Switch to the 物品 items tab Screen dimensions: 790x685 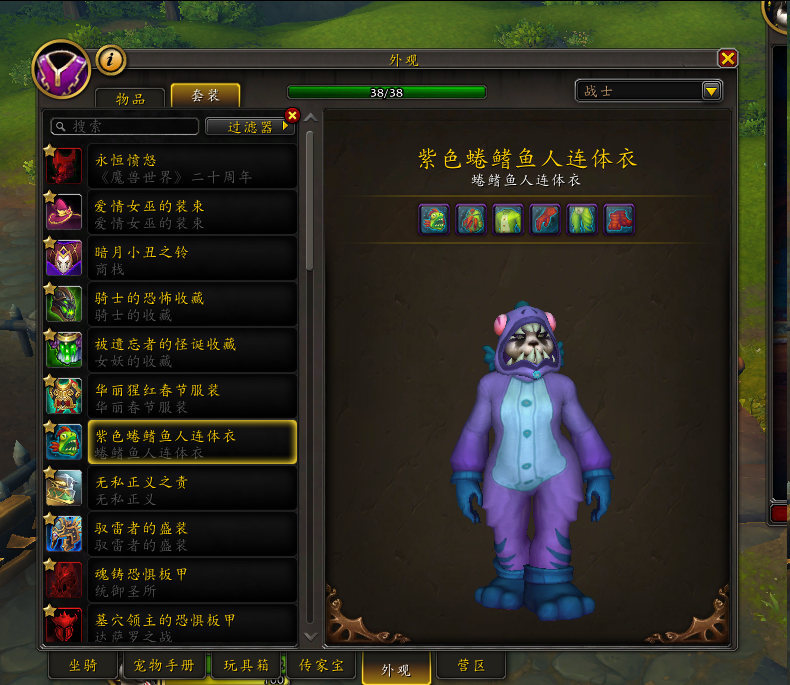coord(130,97)
